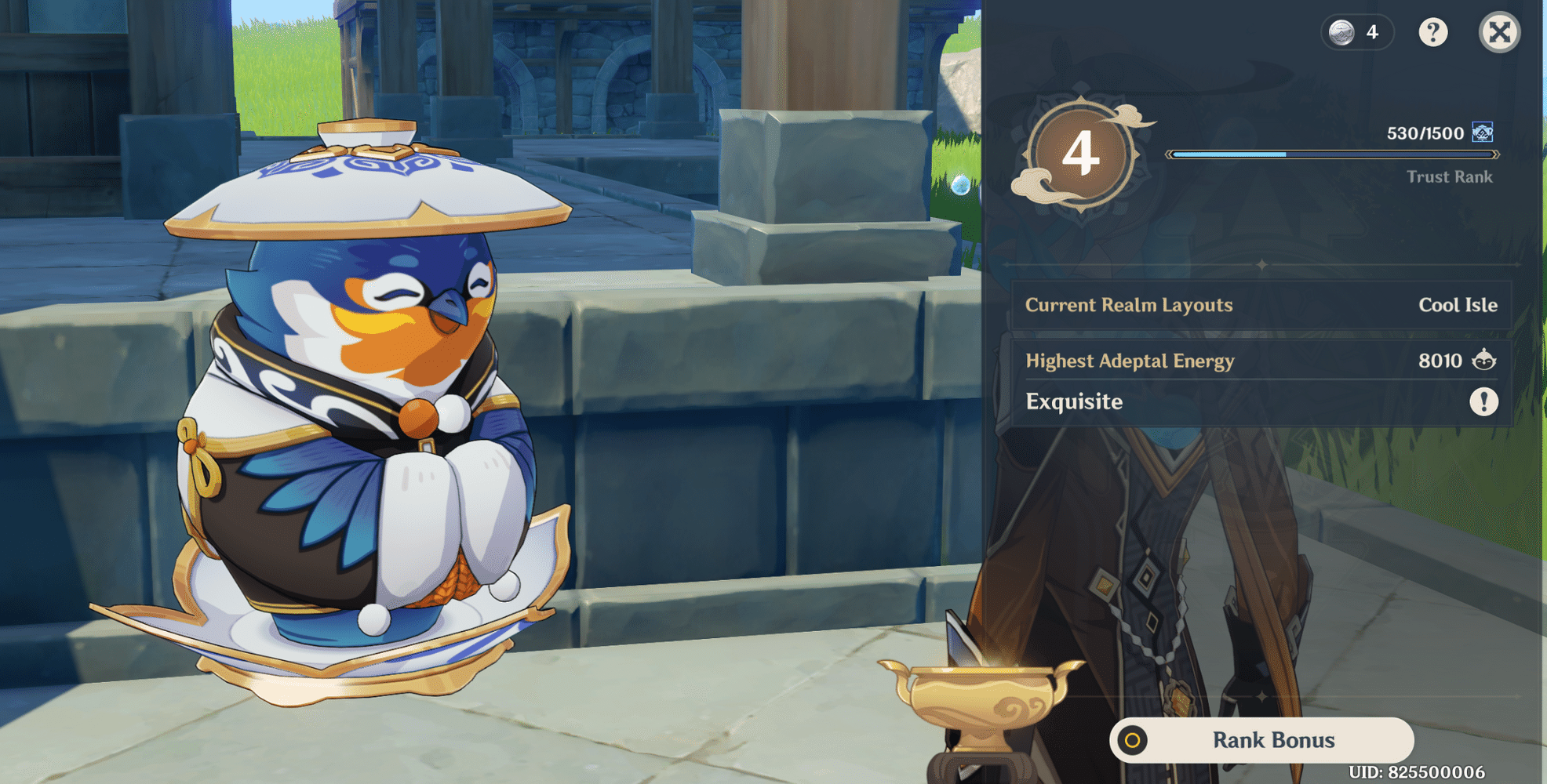1547x784 pixels.
Task: Click the teapot icon next to 530/1500
Action: [x=1481, y=133]
